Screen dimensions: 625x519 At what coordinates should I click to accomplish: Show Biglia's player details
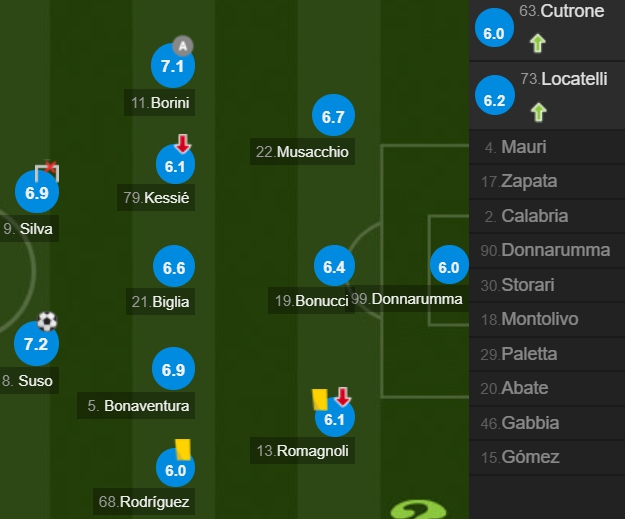click(174, 268)
